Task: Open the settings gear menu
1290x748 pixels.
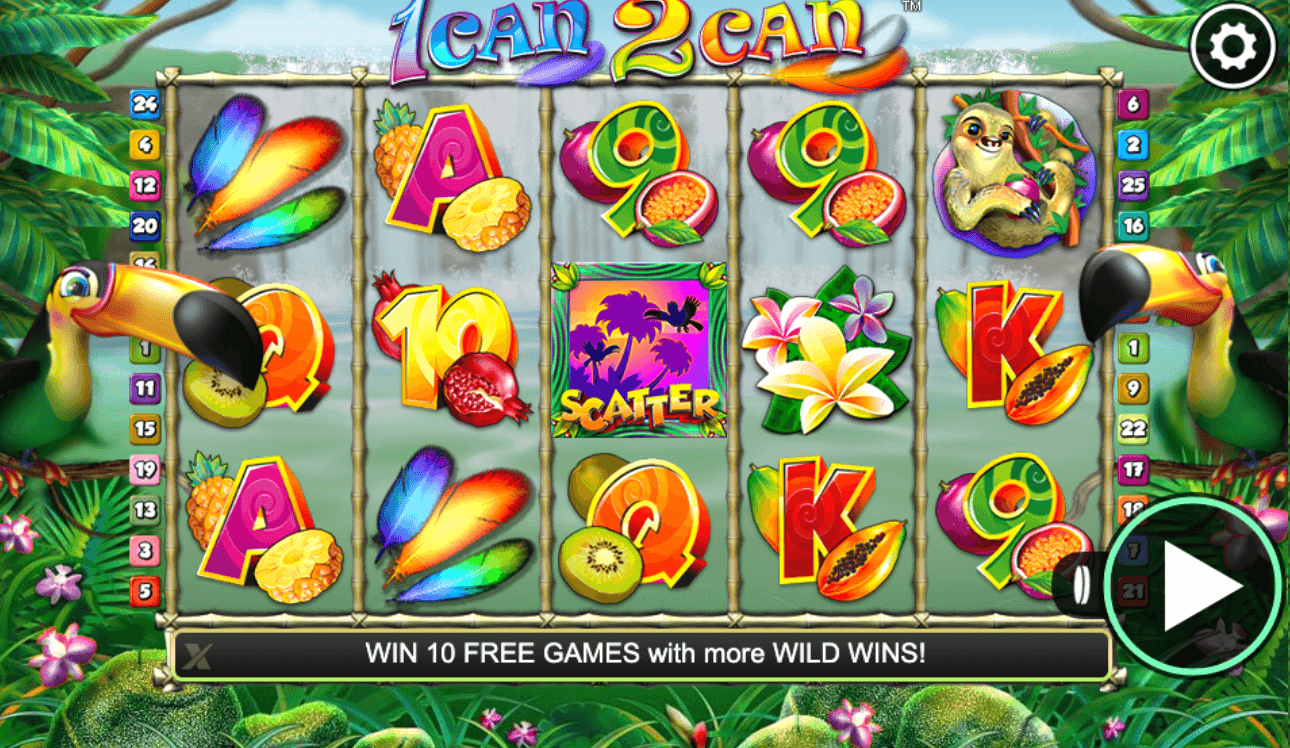Action: coord(1233,45)
